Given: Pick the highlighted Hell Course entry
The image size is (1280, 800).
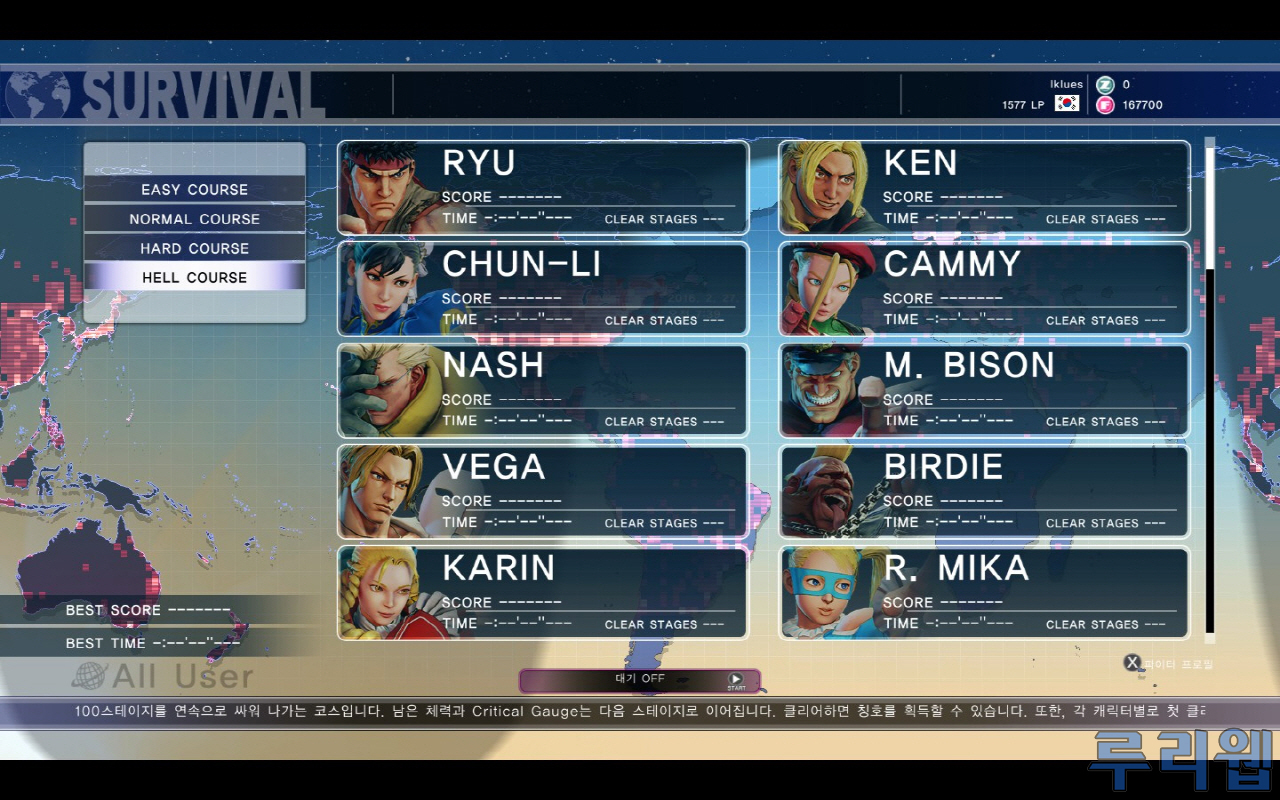Looking at the screenshot, I should coord(194,277).
